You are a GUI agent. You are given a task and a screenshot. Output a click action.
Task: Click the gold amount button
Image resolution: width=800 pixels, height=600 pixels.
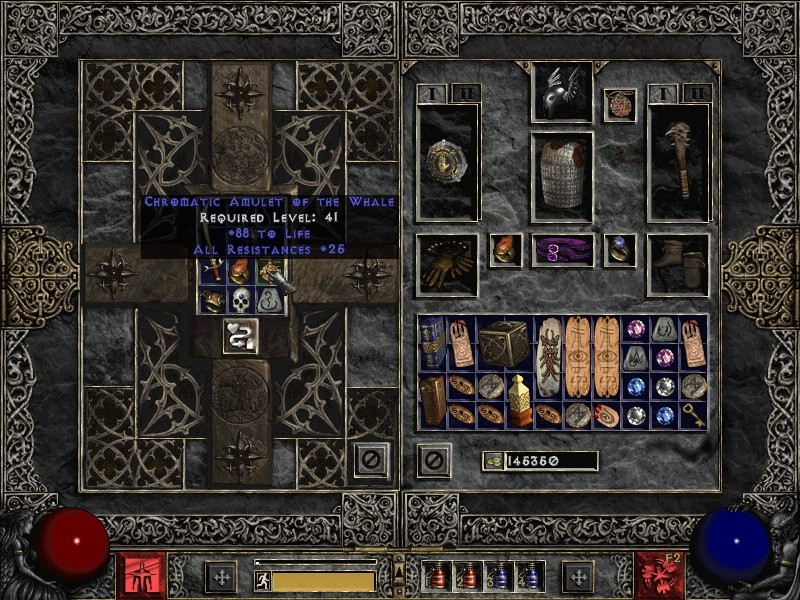[493, 461]
